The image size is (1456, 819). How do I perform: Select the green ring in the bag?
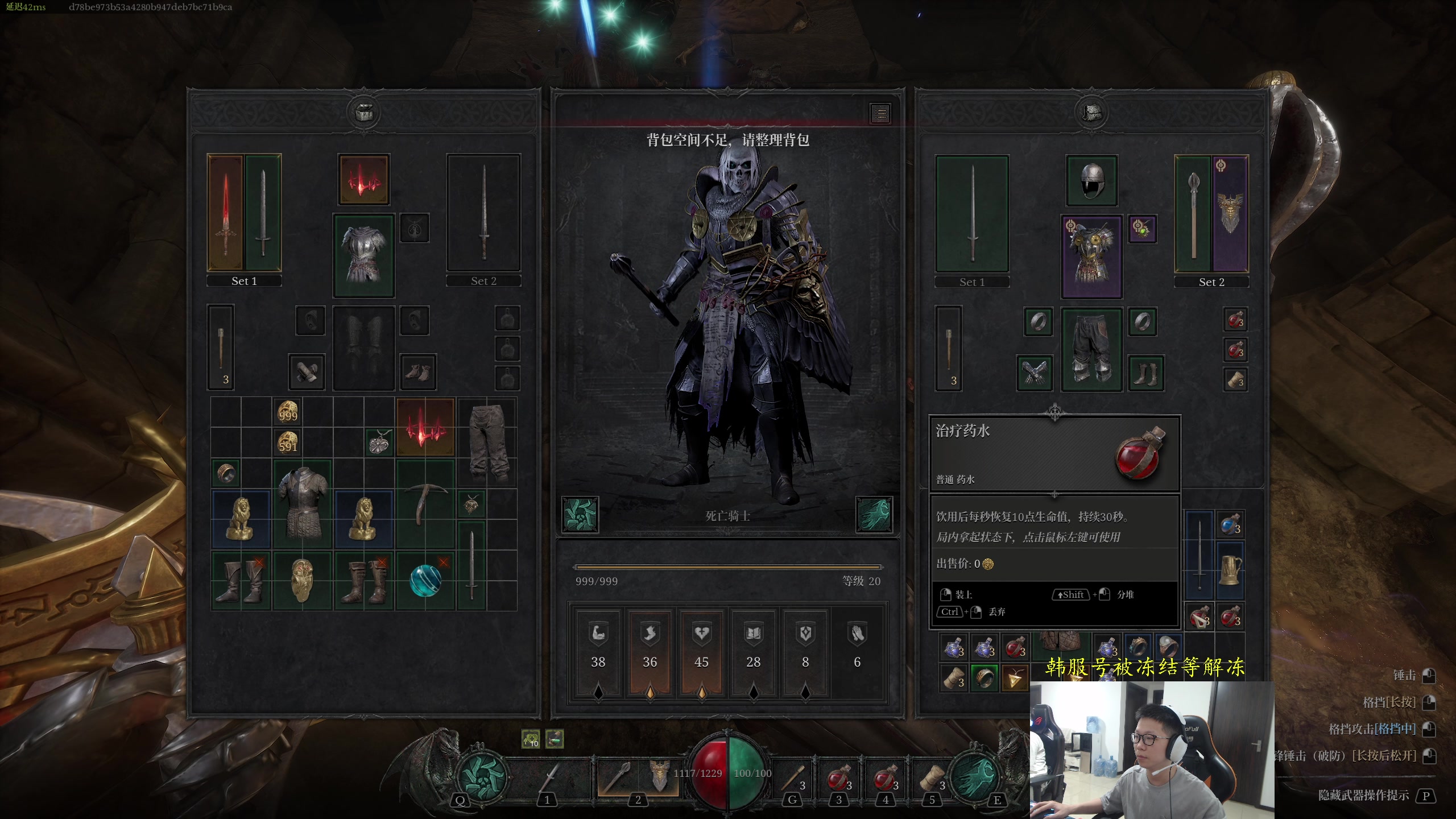(x=984, y=677)
